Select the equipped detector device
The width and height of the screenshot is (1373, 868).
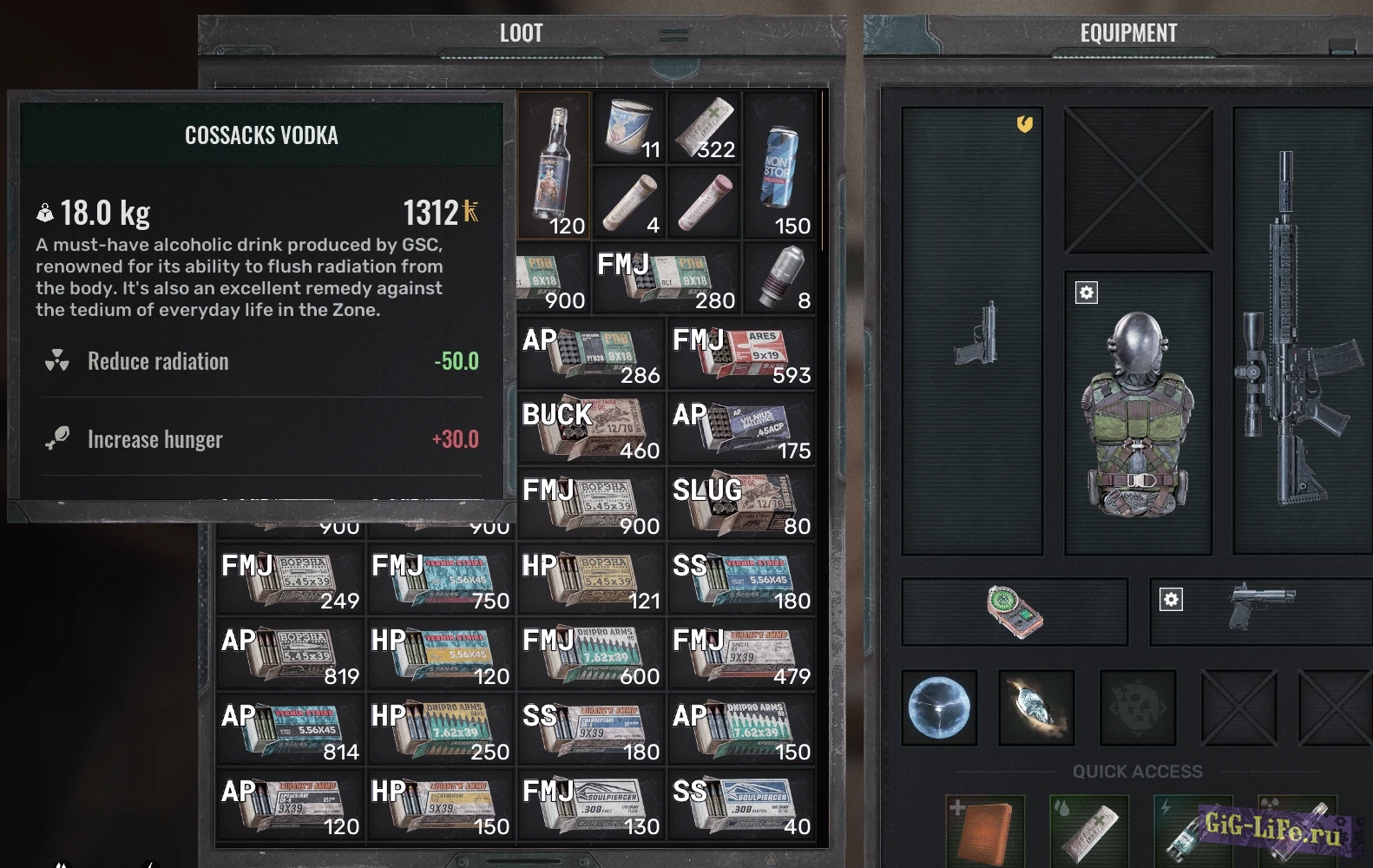(x=1014, y=612)
